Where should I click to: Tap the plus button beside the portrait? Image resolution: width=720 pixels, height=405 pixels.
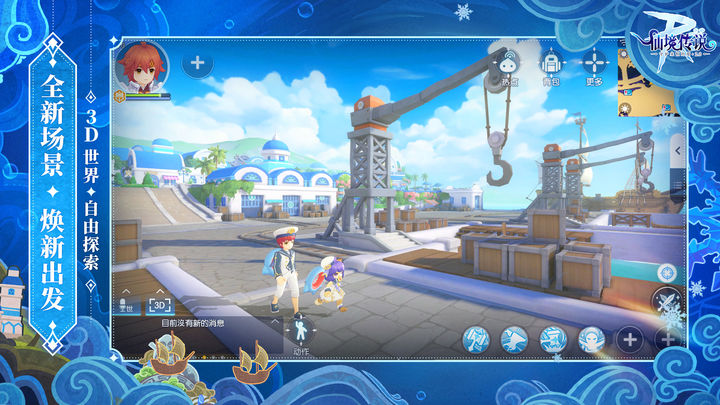tap(197, 63)
